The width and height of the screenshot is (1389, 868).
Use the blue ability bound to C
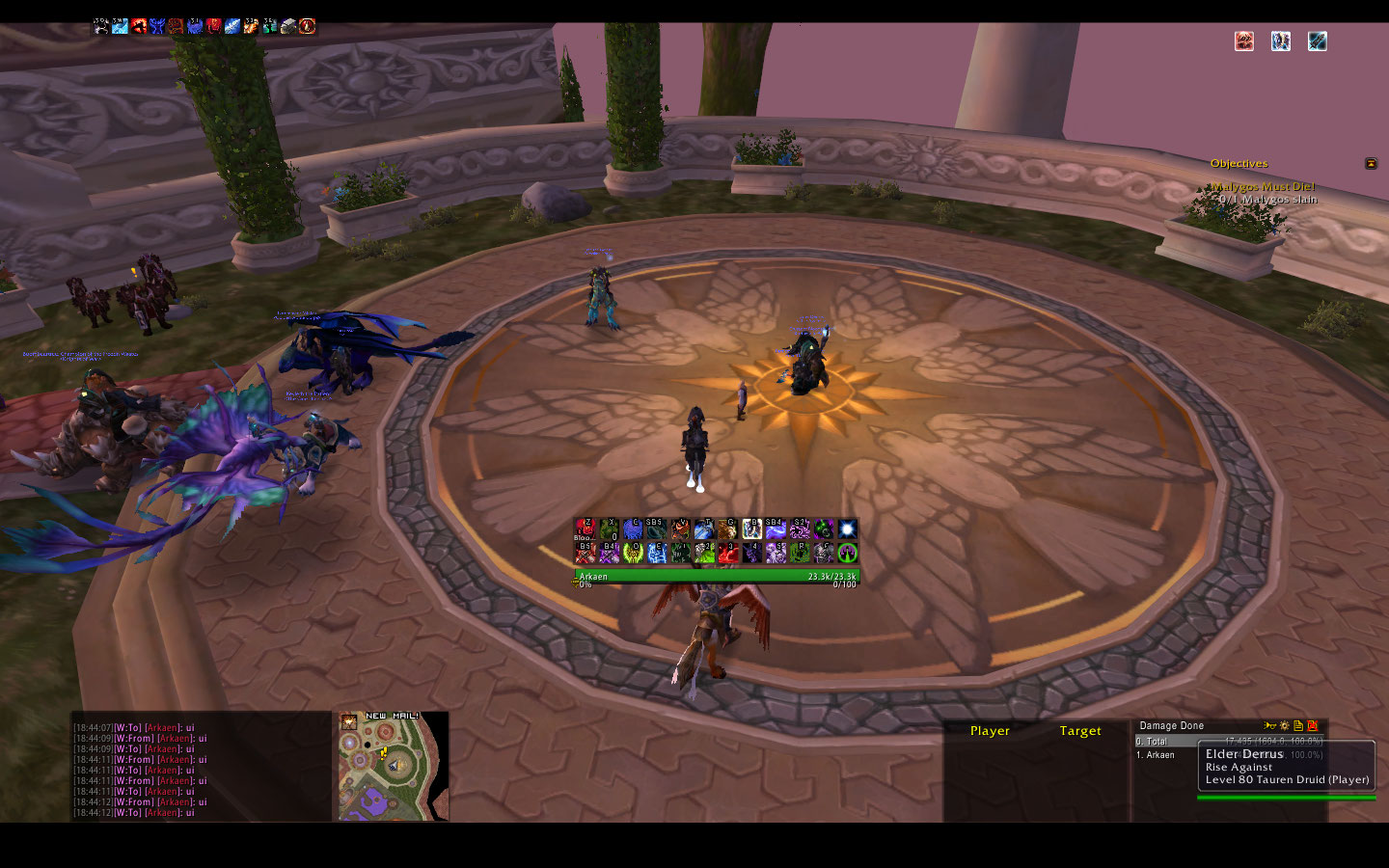(x=633, y=529)
